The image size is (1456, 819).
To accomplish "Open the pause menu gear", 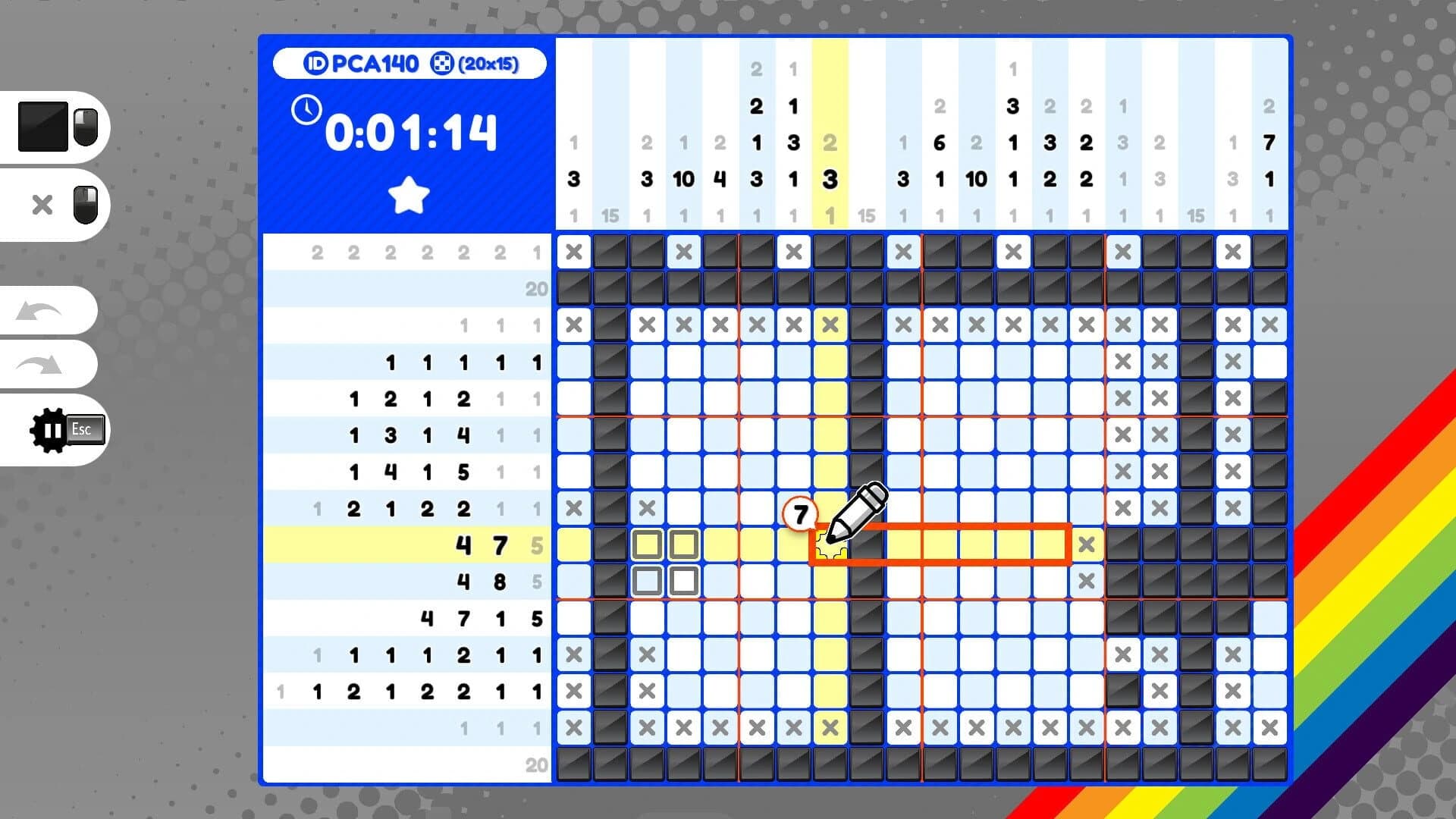I will tap(47, 429).
